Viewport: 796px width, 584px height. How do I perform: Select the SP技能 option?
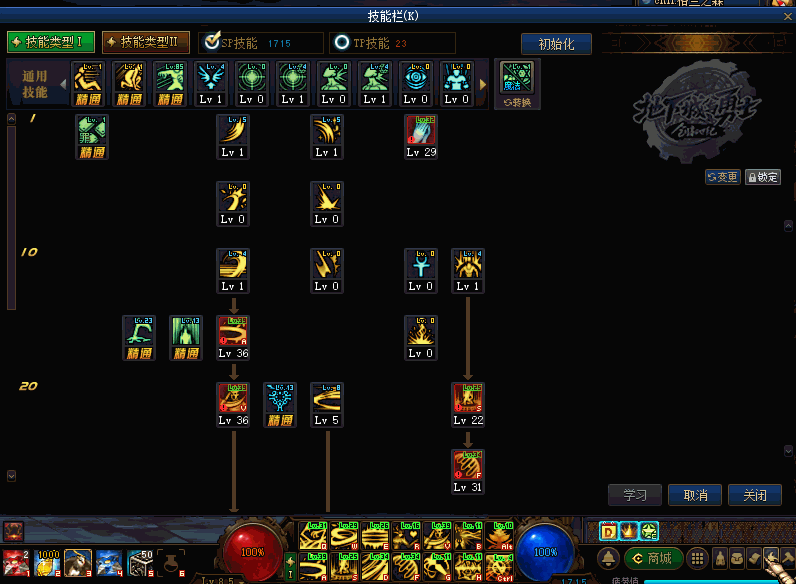coord(211,43)
